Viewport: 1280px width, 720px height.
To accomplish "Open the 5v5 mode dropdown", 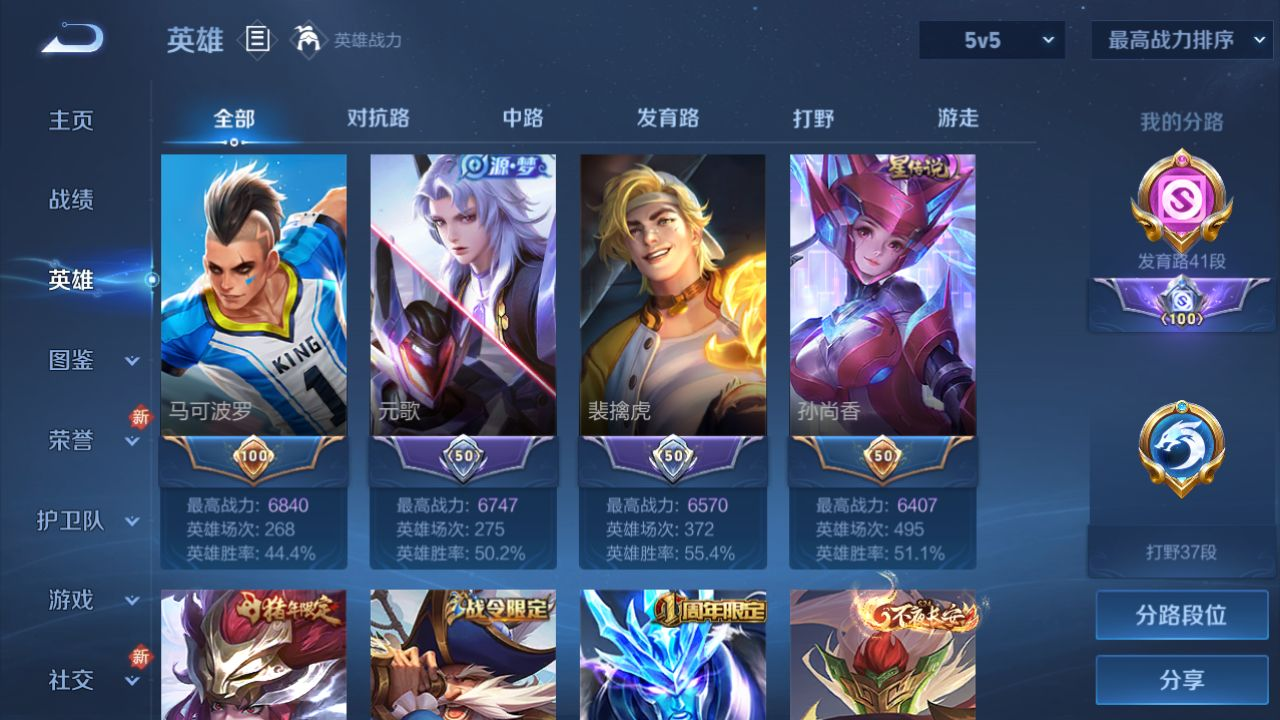I will (x=992, y=40).
